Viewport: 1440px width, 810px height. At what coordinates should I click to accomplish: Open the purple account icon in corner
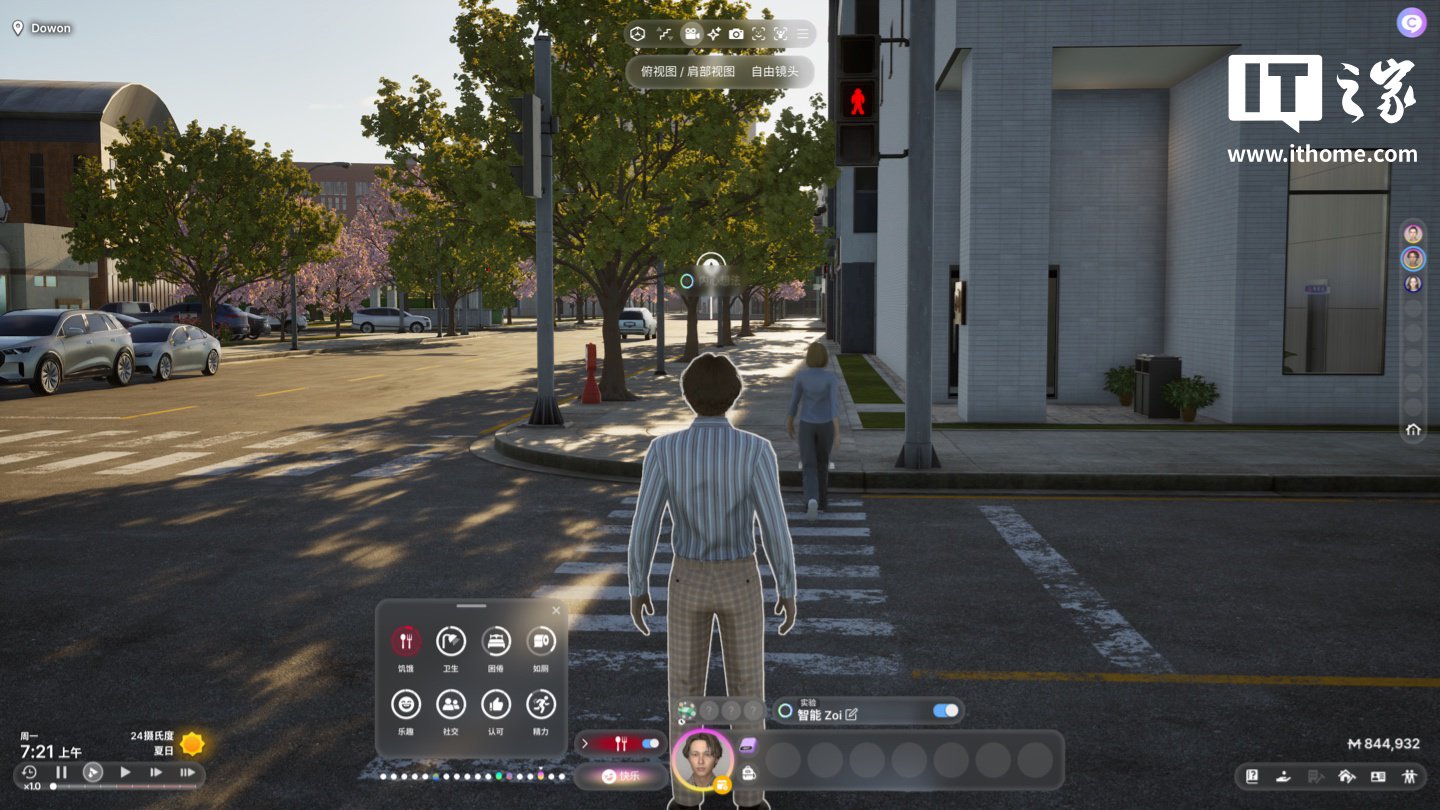tap(1411, 22)
